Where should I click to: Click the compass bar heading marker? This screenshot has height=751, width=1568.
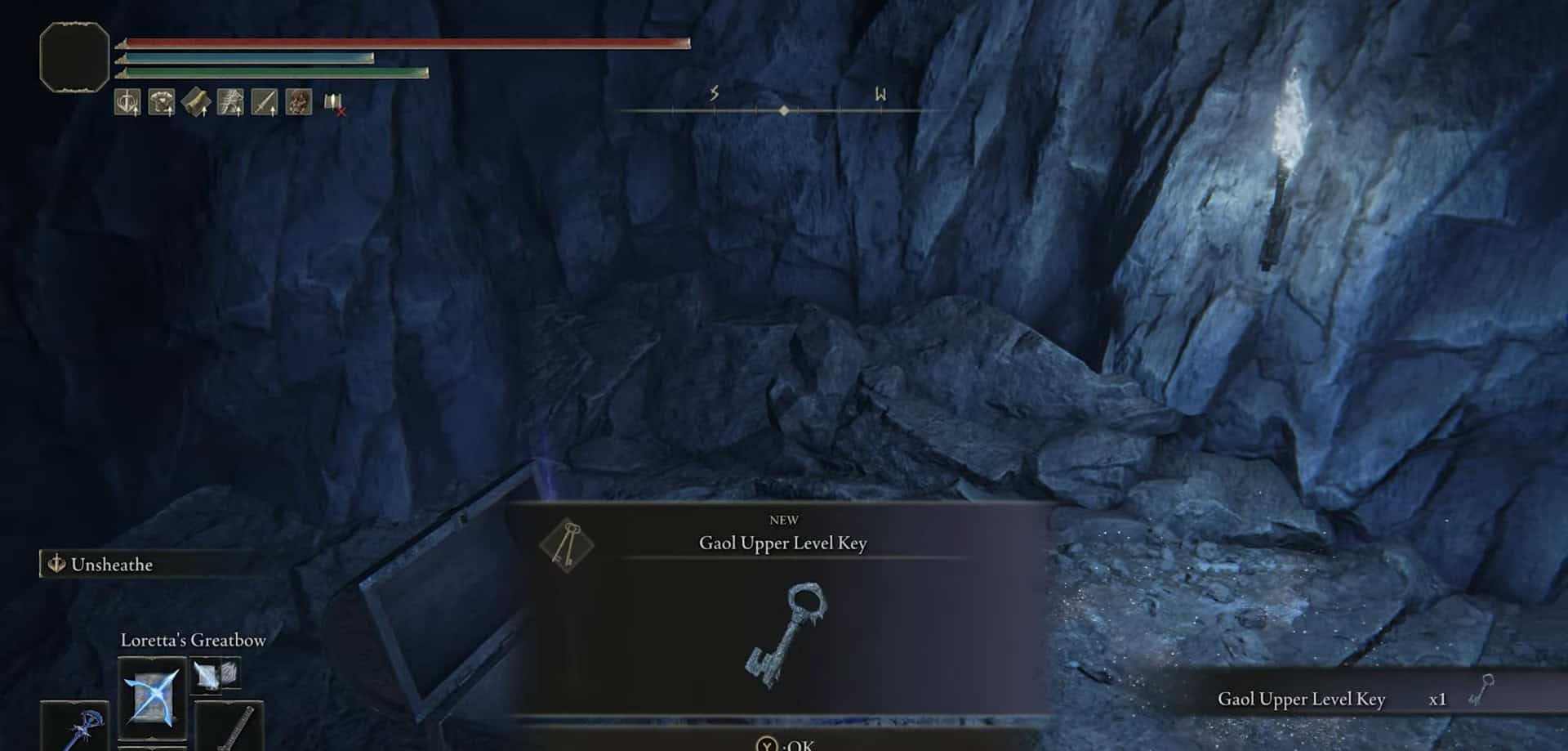[784, 110]
